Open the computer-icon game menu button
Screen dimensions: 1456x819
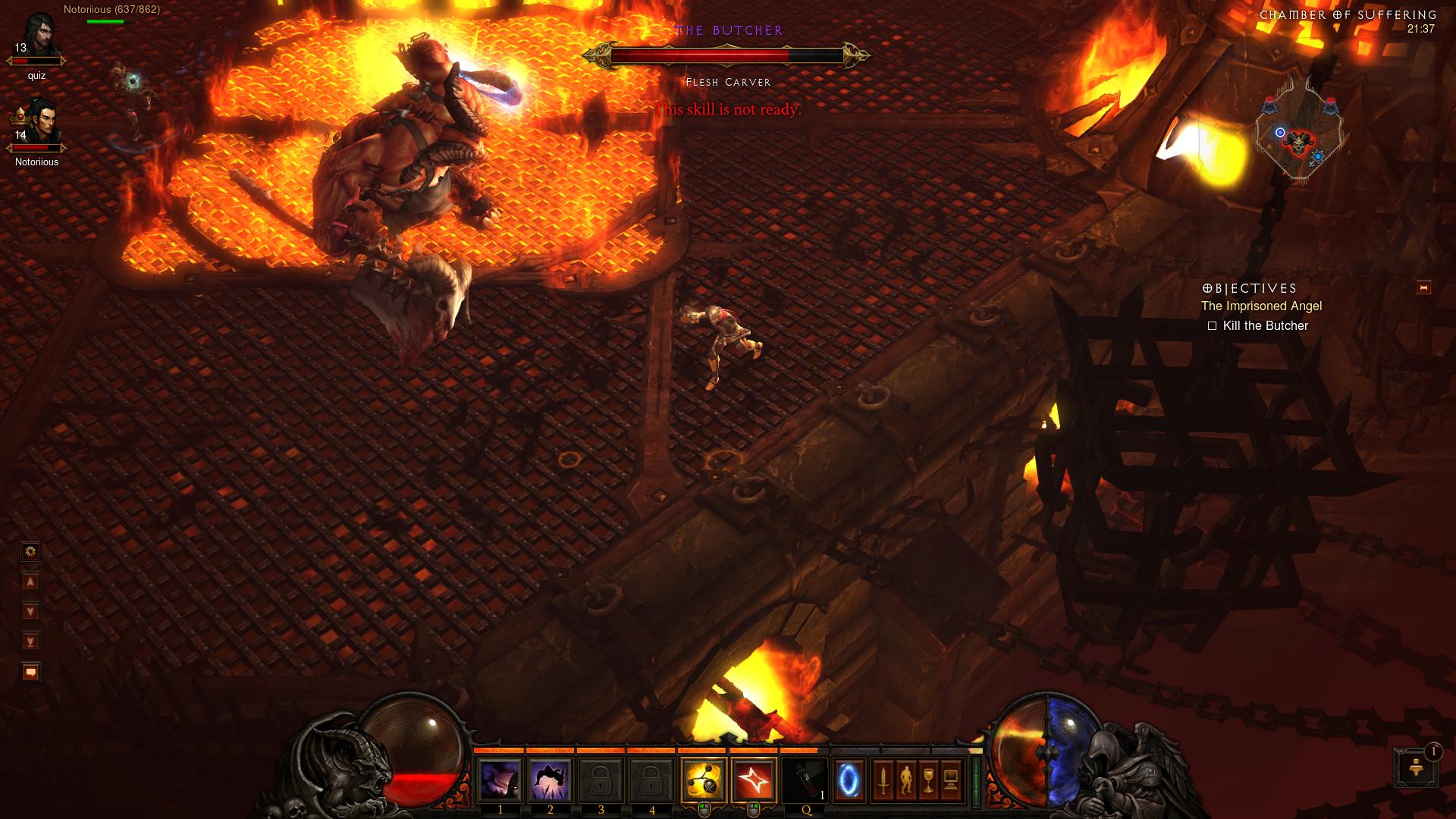[951, 780]
